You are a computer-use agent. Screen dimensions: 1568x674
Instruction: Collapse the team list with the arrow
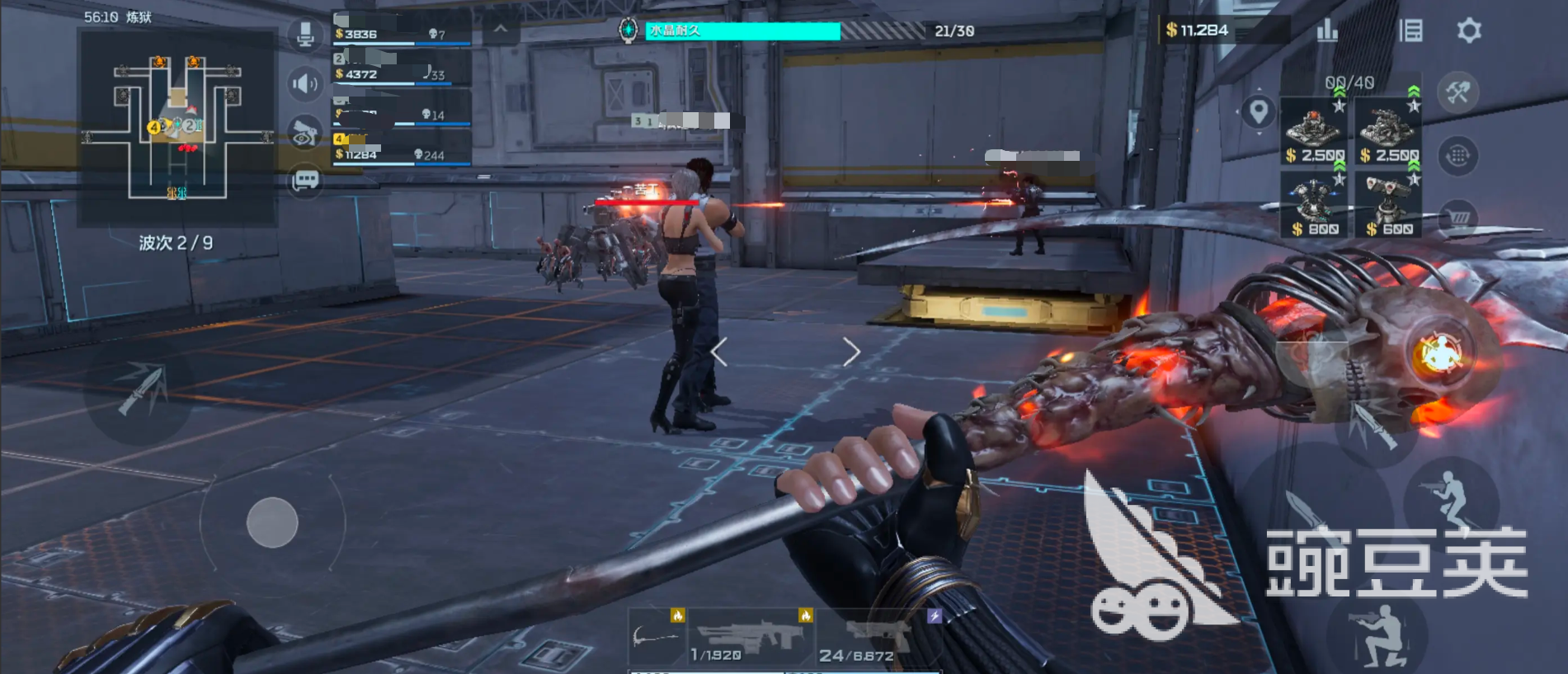coord(501,29)
